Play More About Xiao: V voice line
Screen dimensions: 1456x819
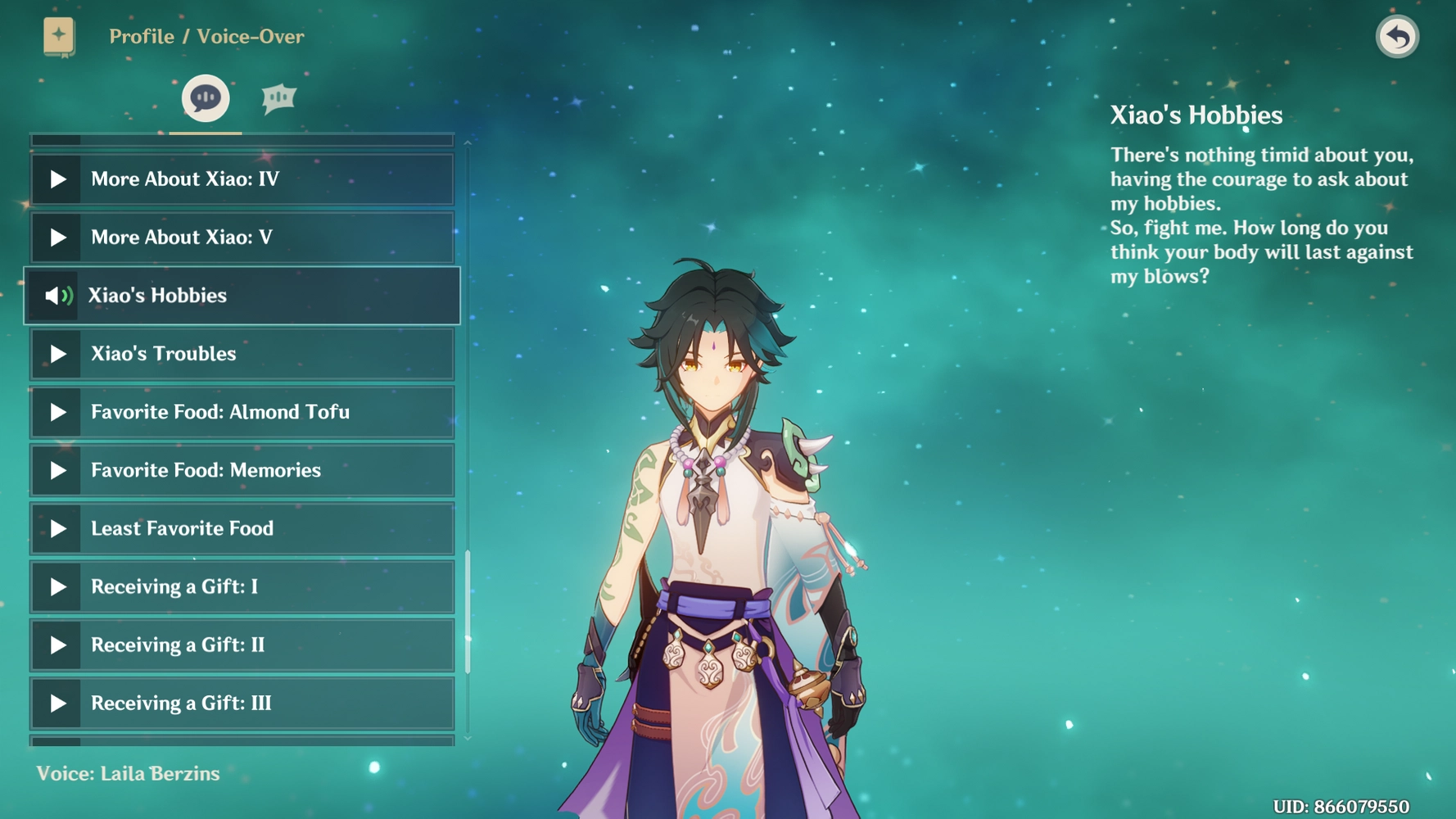tap(57, 238)
